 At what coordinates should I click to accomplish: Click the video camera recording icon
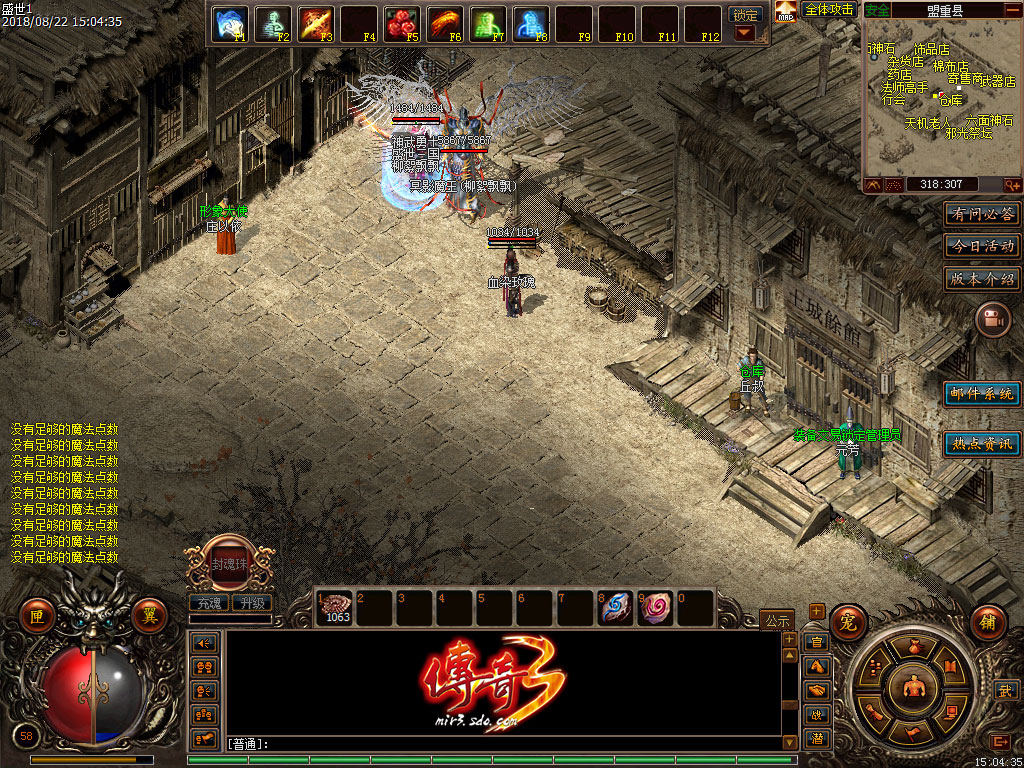click(992, 319)
